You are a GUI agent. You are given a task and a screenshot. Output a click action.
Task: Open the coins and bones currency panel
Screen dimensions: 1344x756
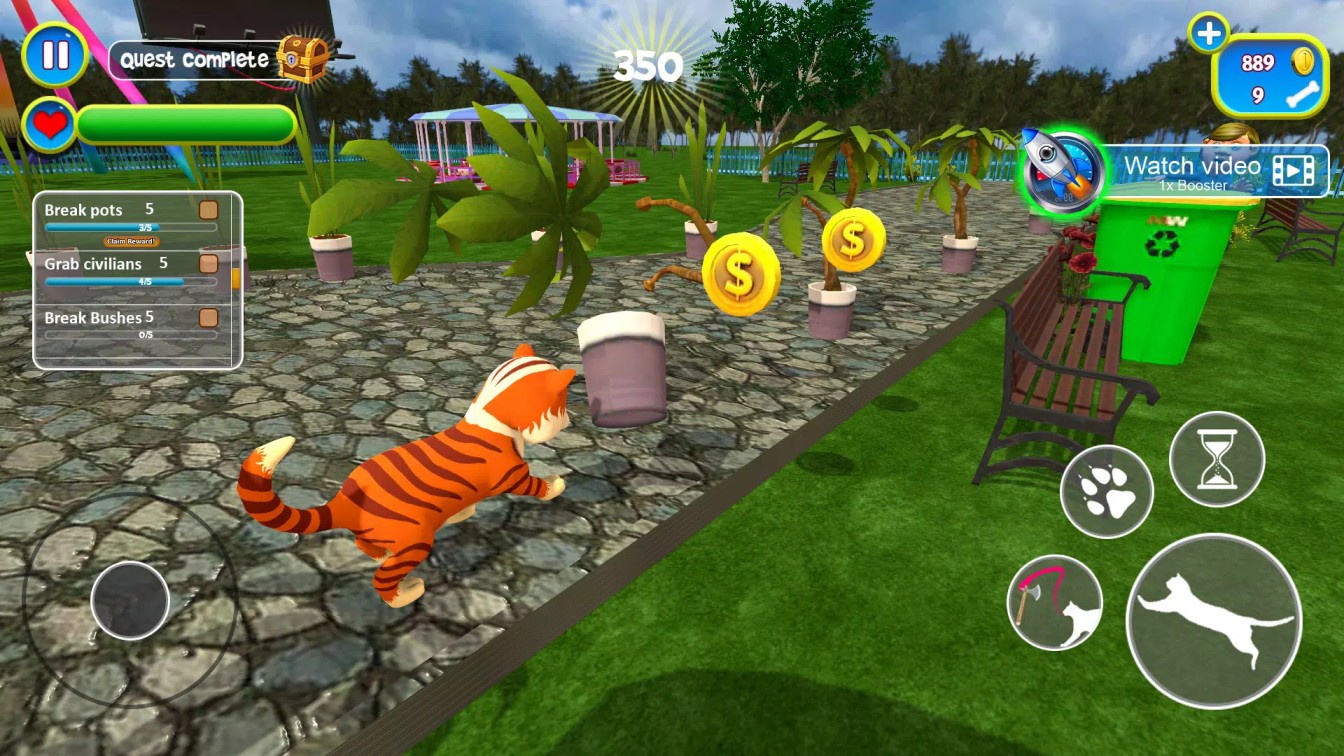tap(1270, 76)
